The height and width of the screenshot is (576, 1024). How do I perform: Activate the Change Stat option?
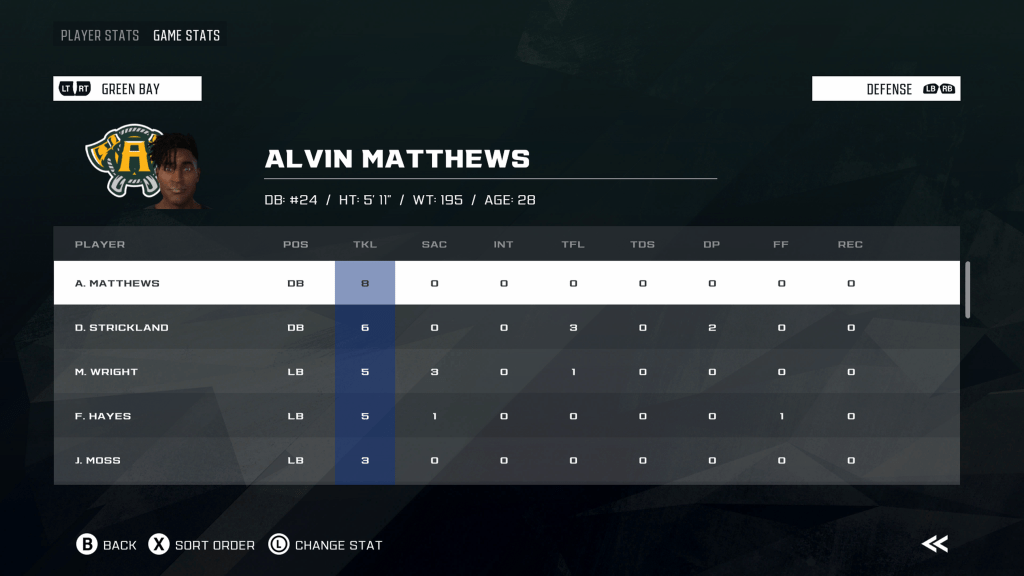(x=326, y=545)
